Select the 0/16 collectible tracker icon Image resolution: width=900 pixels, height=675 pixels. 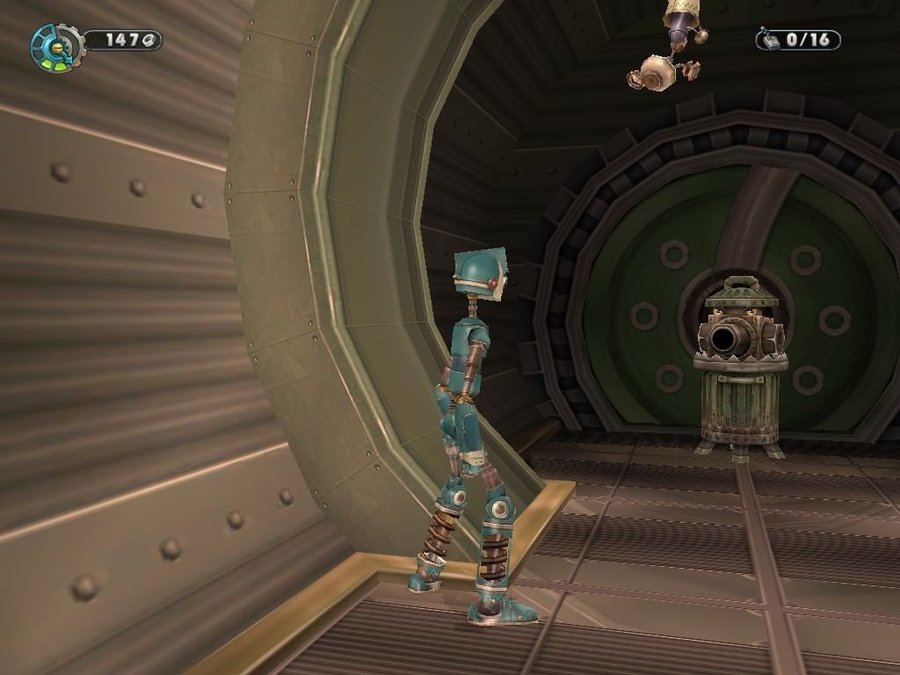[x=770, y=40]
